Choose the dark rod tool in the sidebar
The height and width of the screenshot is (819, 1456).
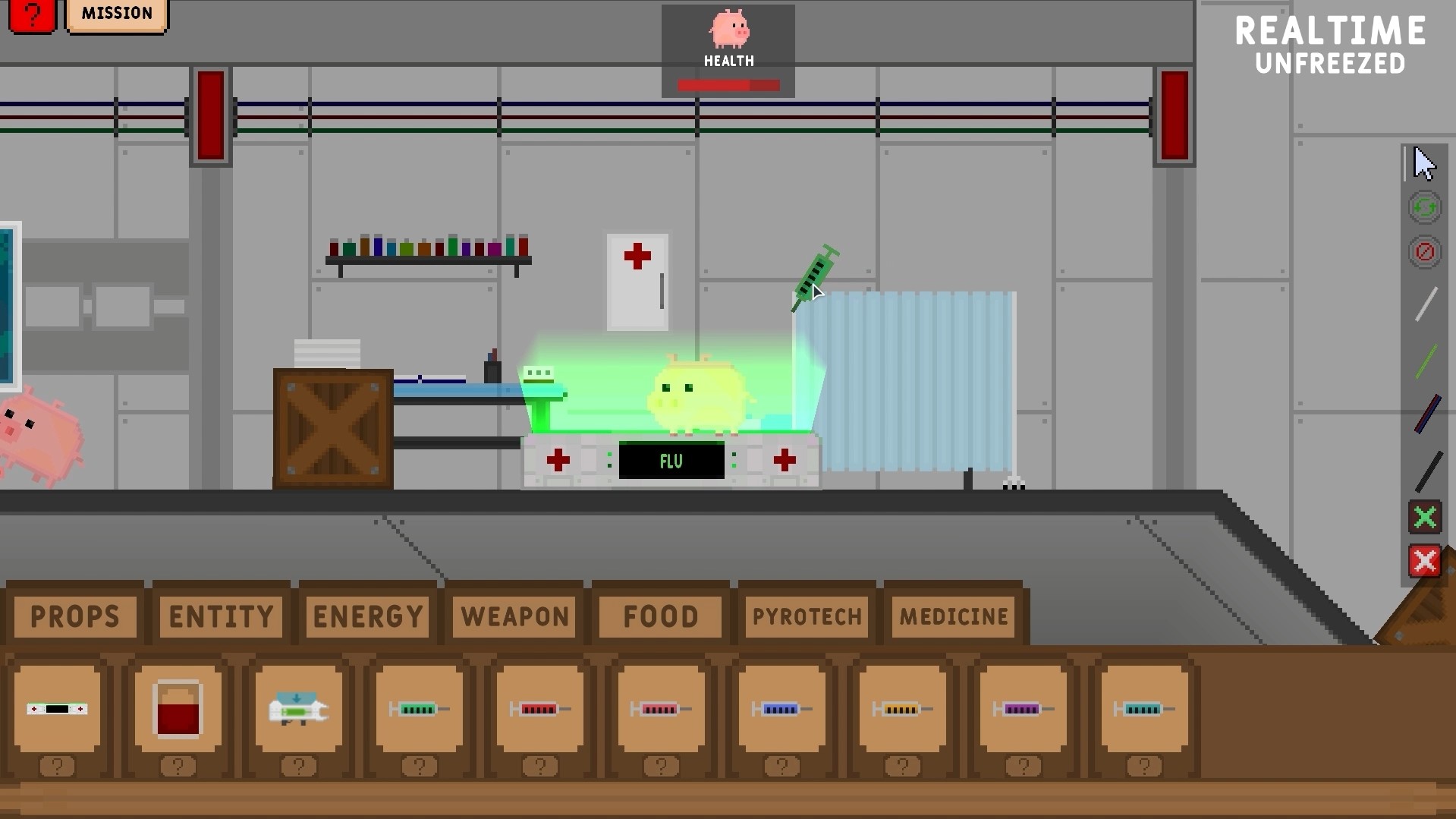coord(1426,414)
